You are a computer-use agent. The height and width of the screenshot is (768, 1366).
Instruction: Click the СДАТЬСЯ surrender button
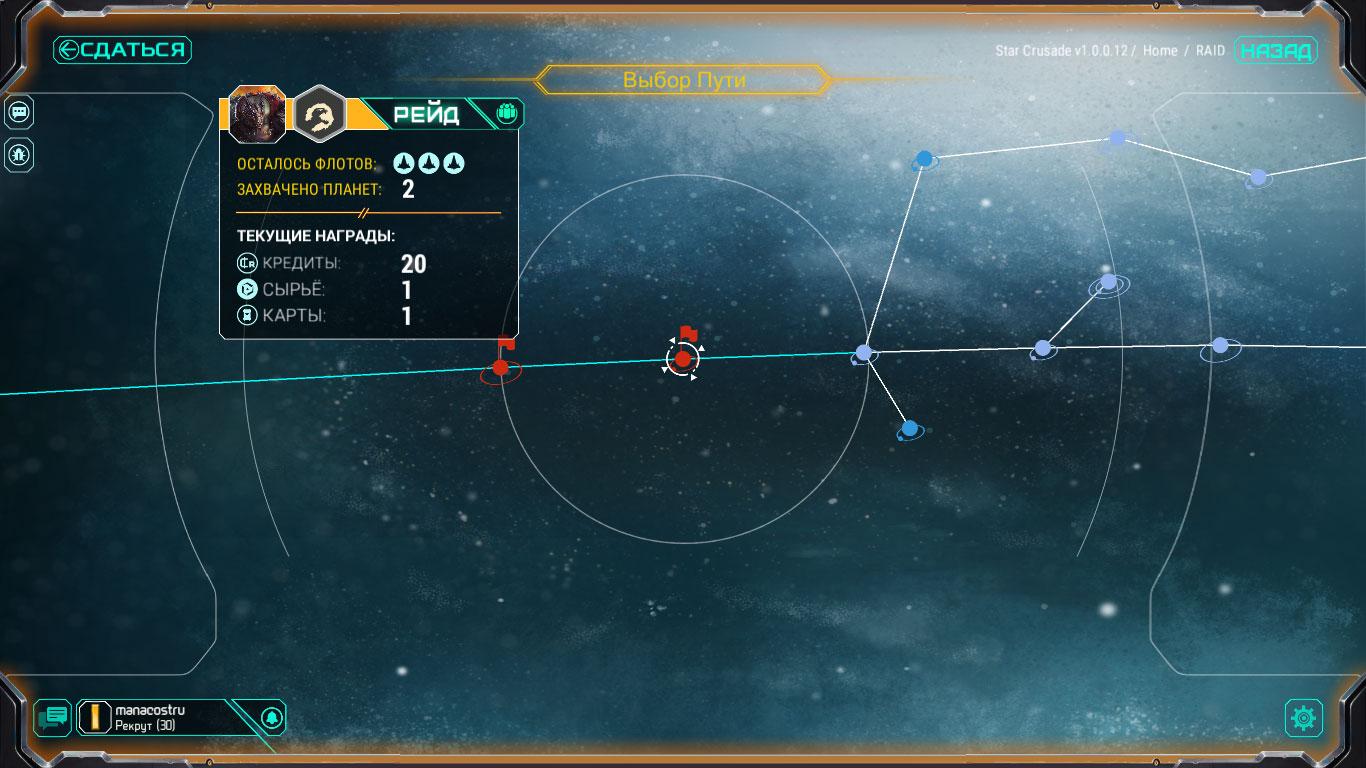click(x=122, y=50)
